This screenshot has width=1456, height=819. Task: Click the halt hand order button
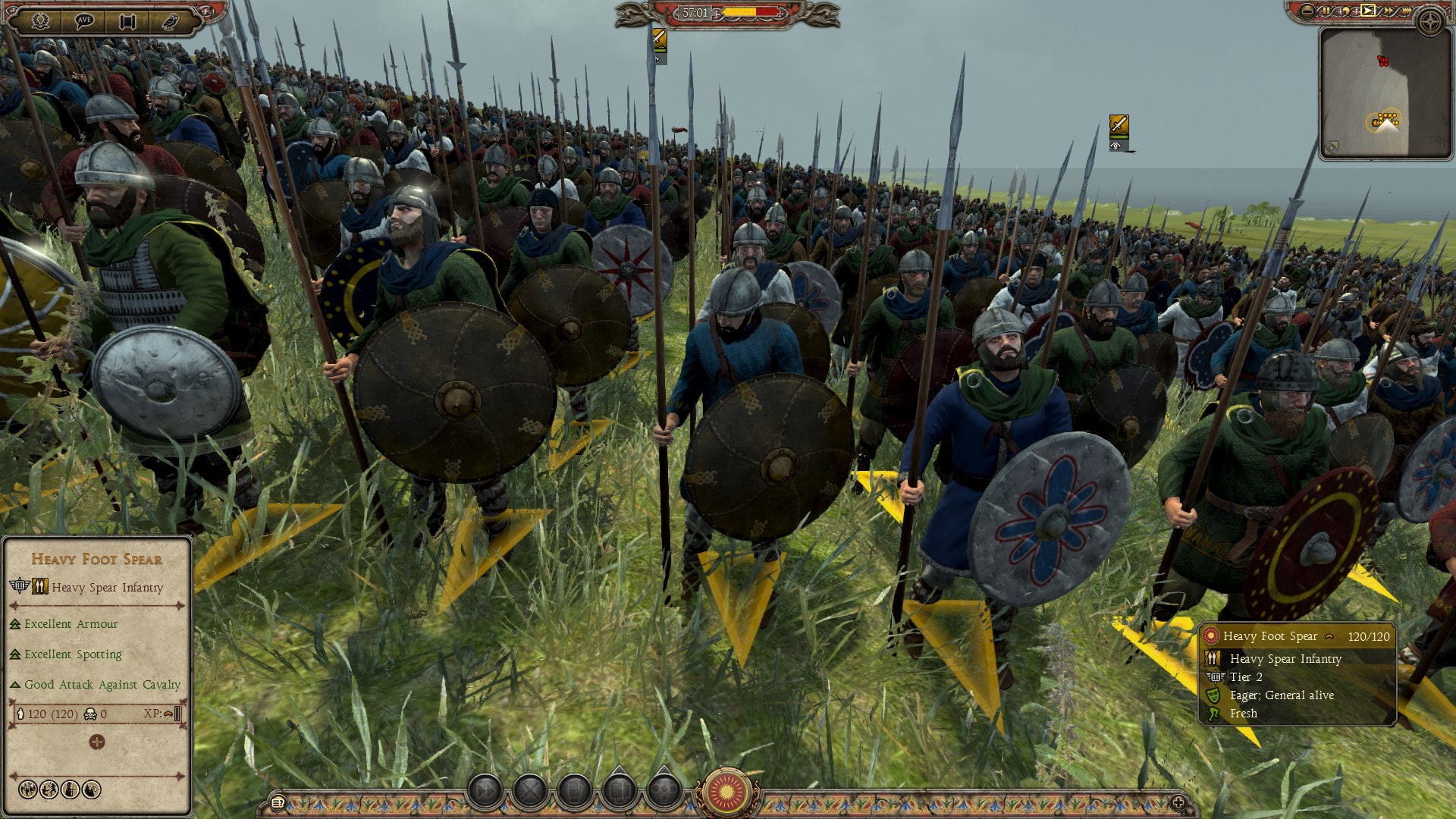(575, 791)
